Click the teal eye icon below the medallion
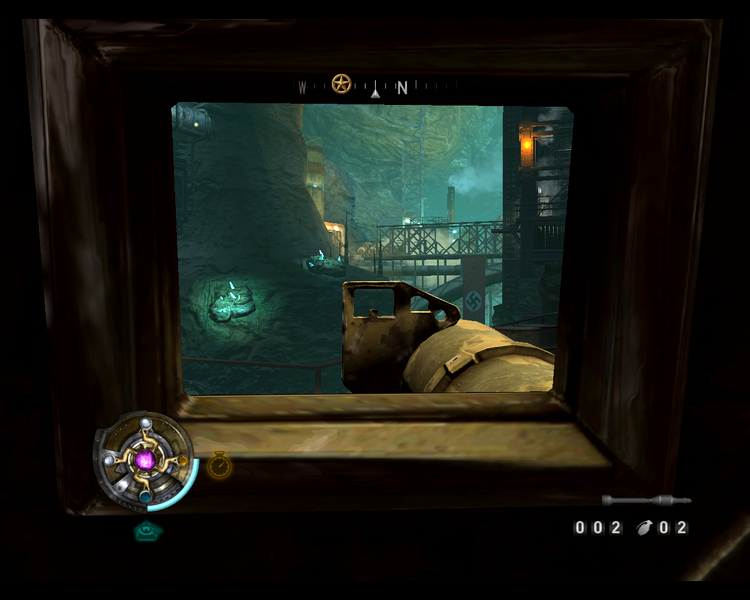The height and width of the screenshot is (600, 750). 147,532
